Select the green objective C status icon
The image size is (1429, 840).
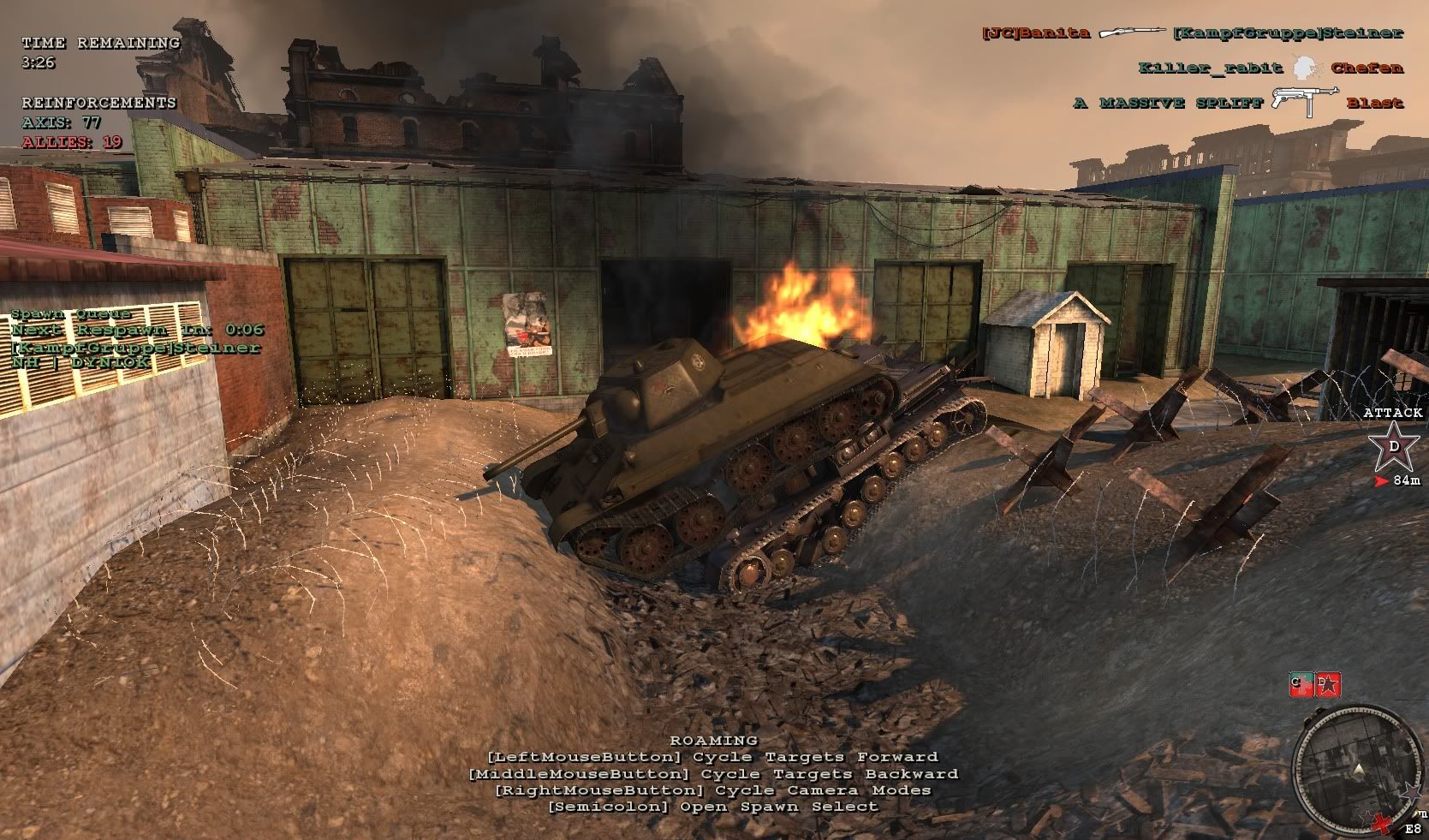pos(1301,684)
